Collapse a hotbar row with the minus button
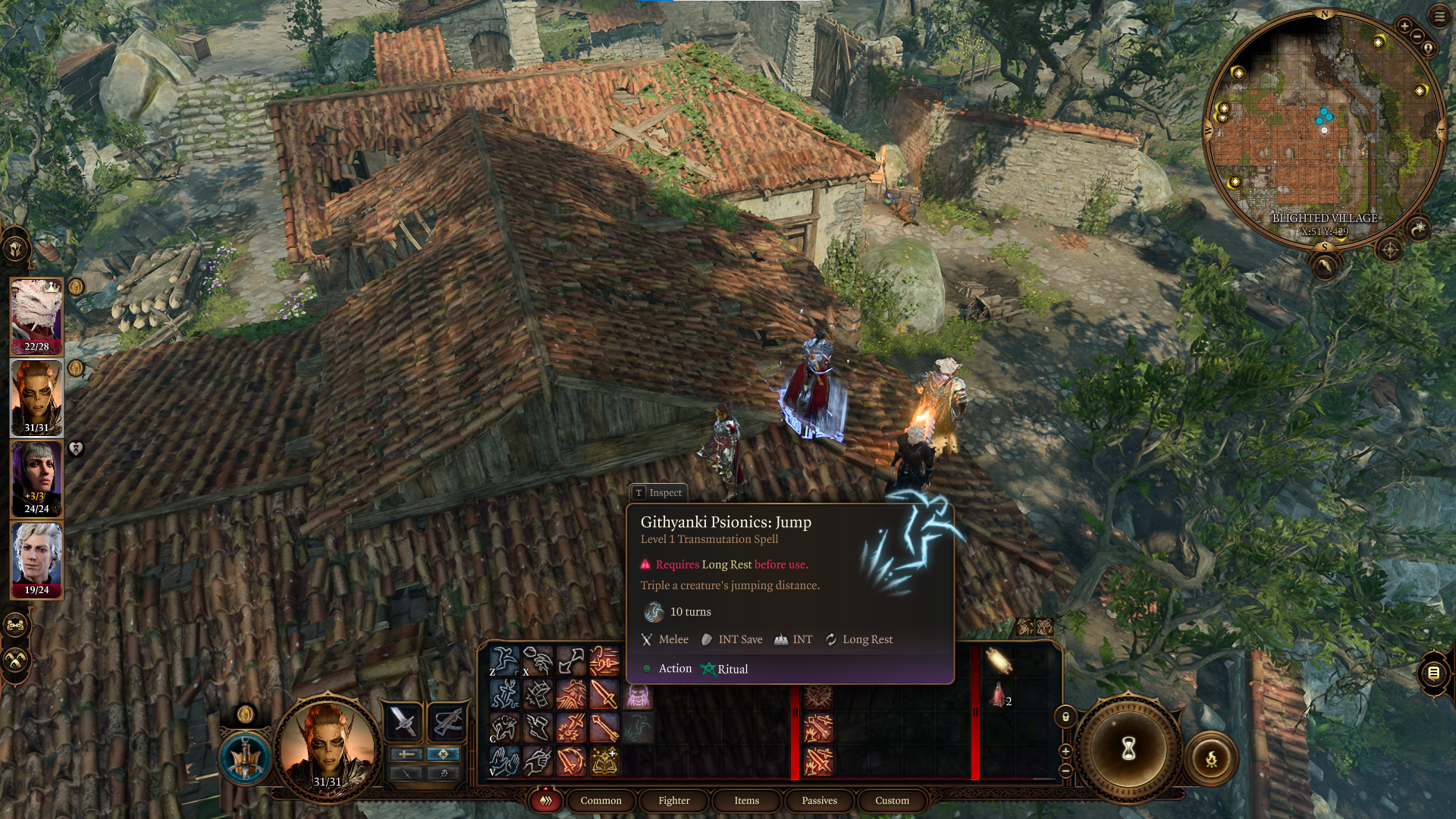Viewport: 1456px width, 819px height. [x=1065, y=770]
